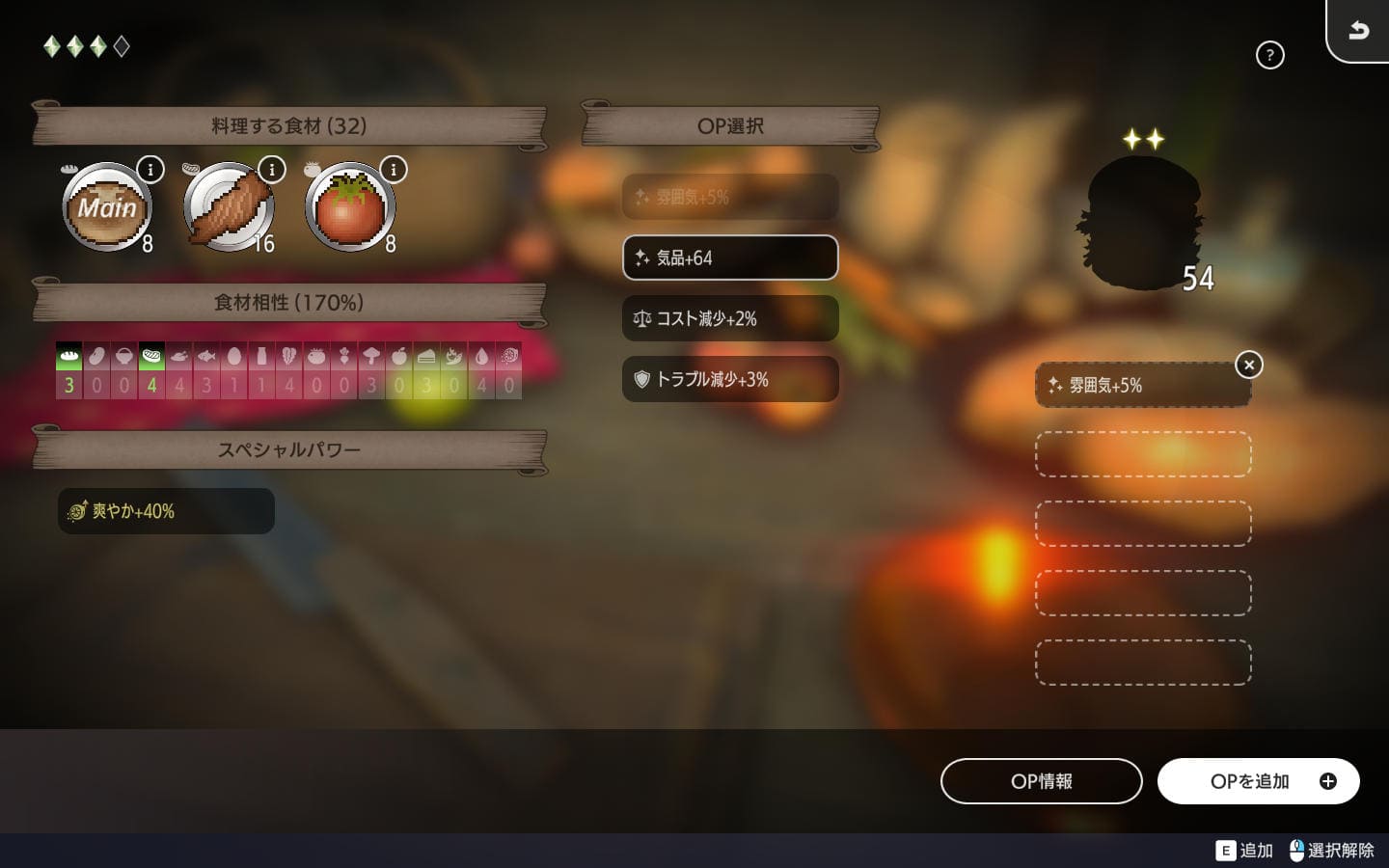Pick the トラブル減少+3% option
Image resolution: width=1389 pixels, height=868 pixels.
(730, 379)
